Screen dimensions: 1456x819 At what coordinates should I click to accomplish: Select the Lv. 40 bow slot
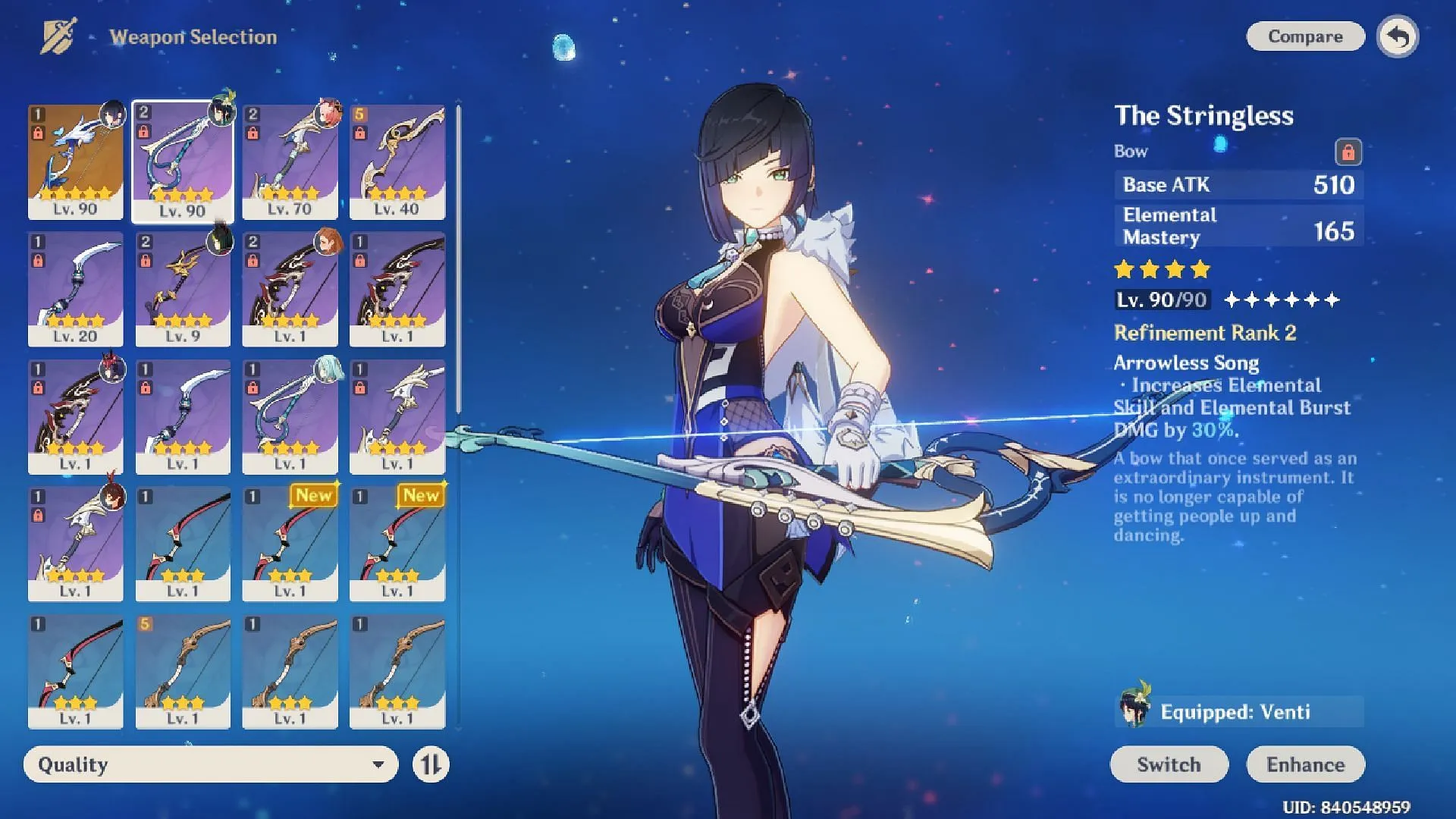397,162
